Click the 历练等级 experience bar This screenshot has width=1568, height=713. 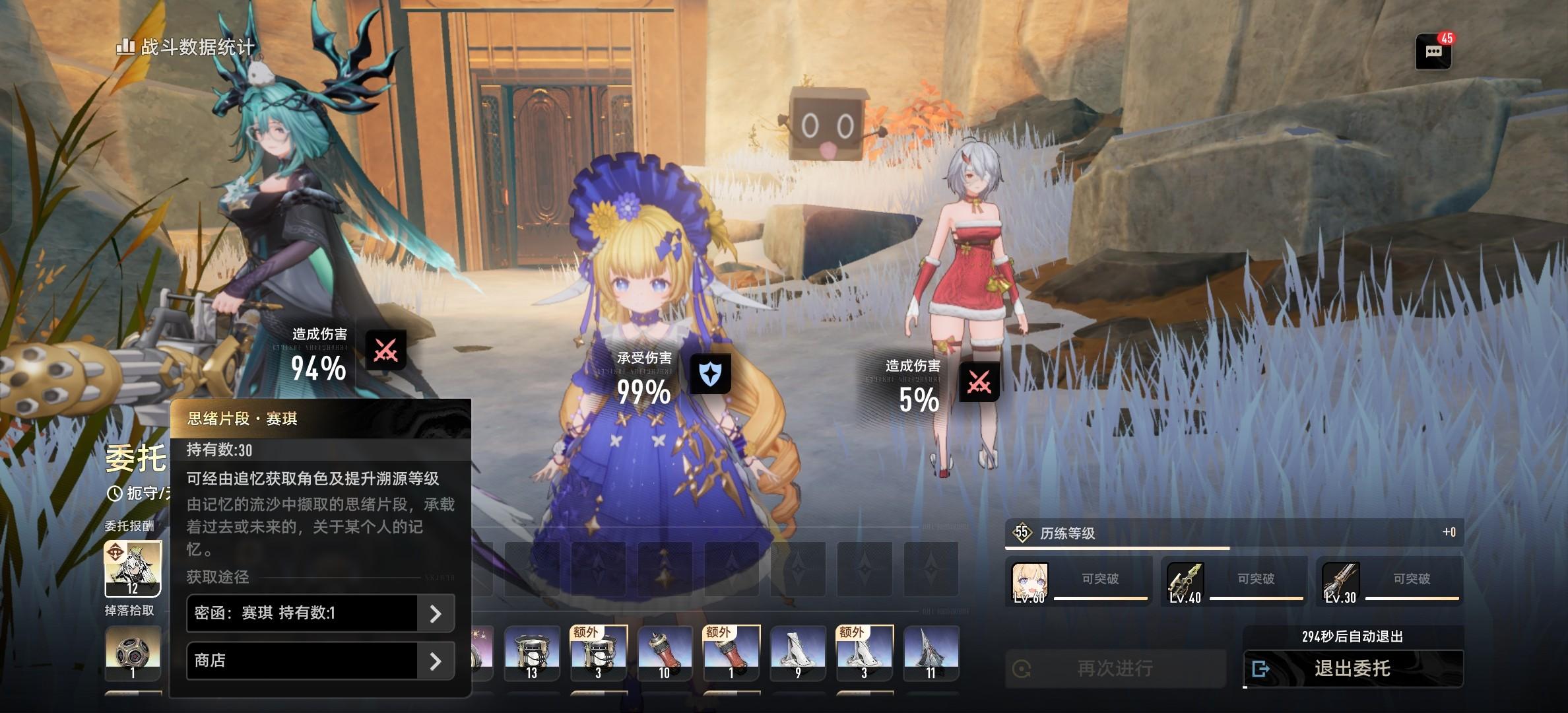click(x=1234, y=533)
